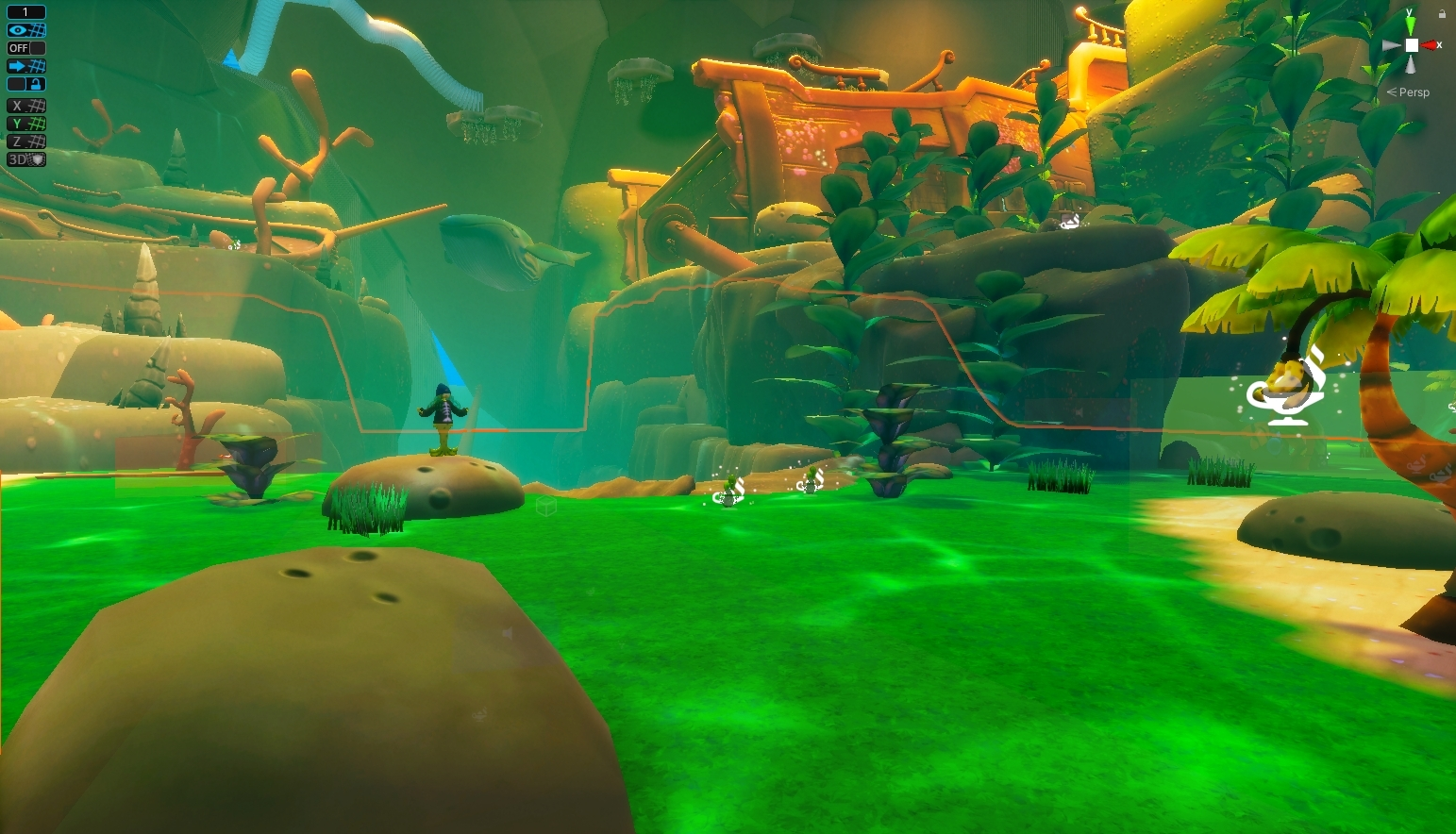Click the white center cube of the gizmo
Screen dimensions: 1456x834
point(1411,45)
